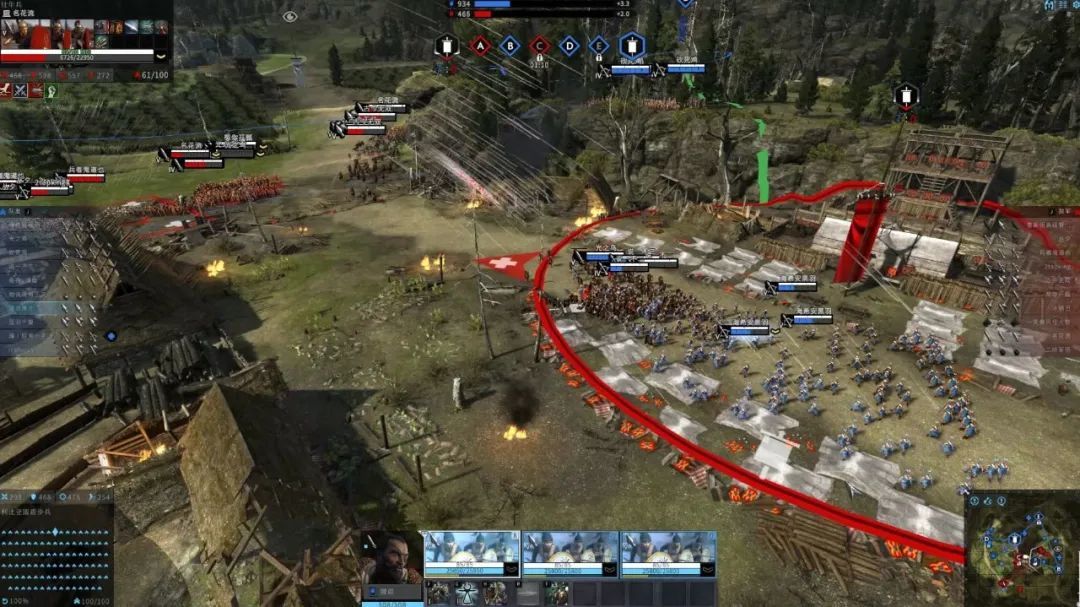The image size is (1080, 607).
Task: Click the crossed swords status icon
Action: [x=21, y=91]
